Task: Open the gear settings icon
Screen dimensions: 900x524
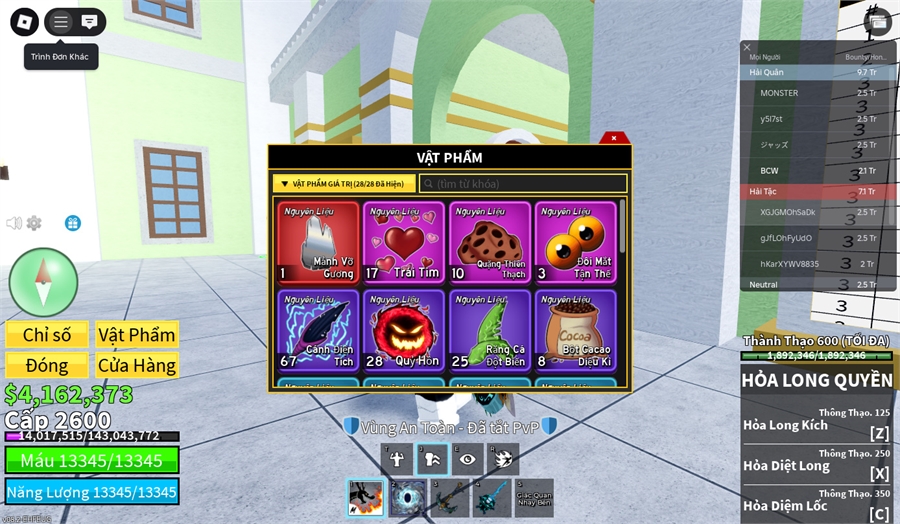Action: (x=34, y=223)
